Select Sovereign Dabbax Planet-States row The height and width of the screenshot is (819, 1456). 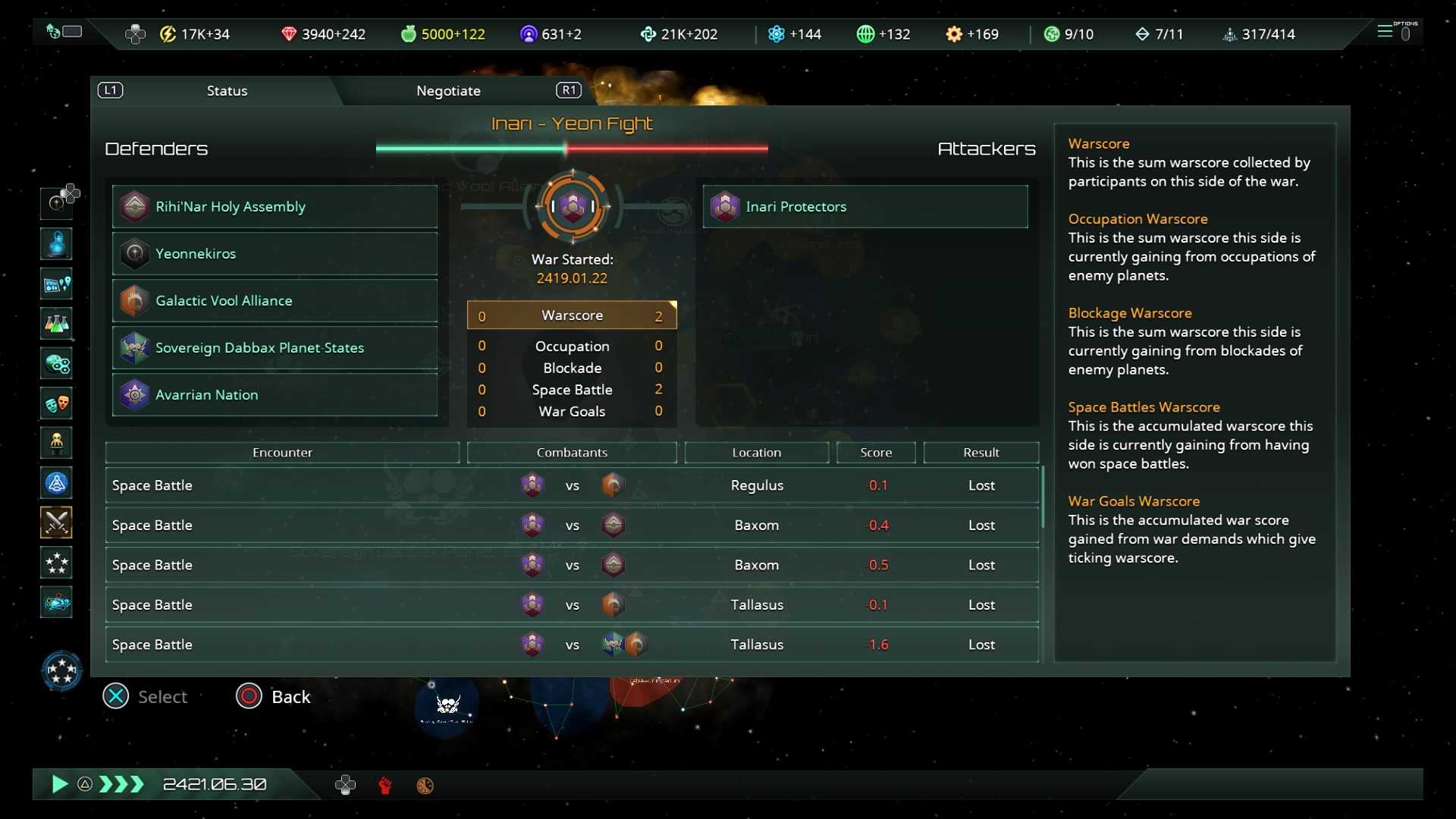[275, 347]
